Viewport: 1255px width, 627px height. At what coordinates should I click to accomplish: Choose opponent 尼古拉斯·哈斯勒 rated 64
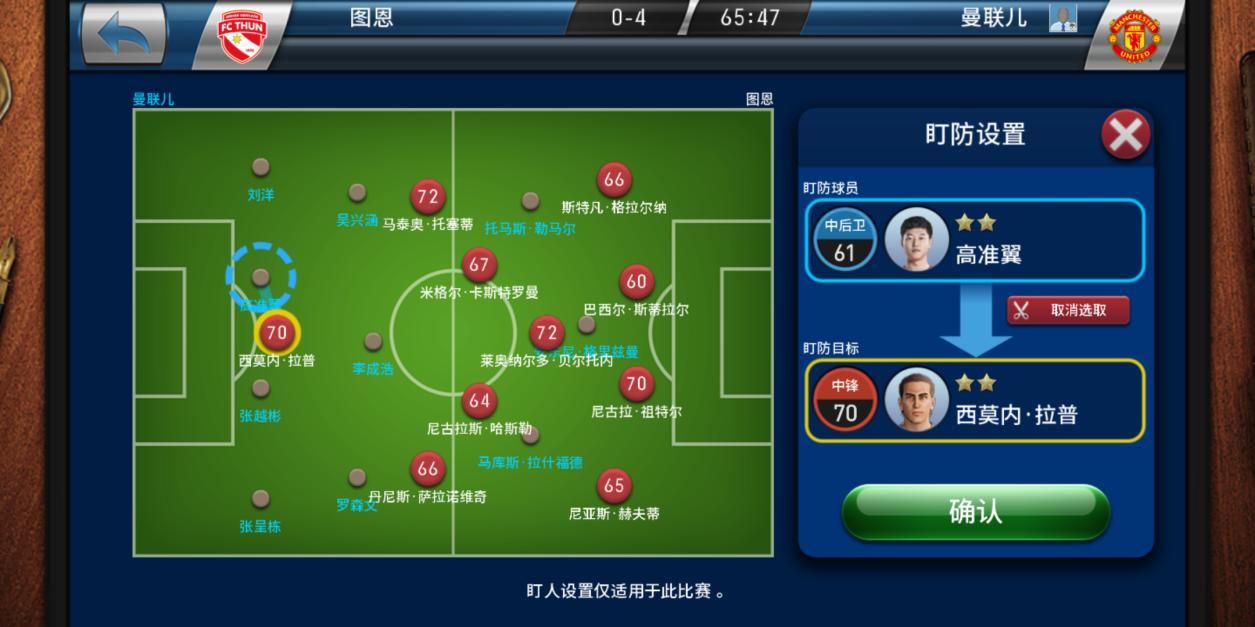(480, 401)
